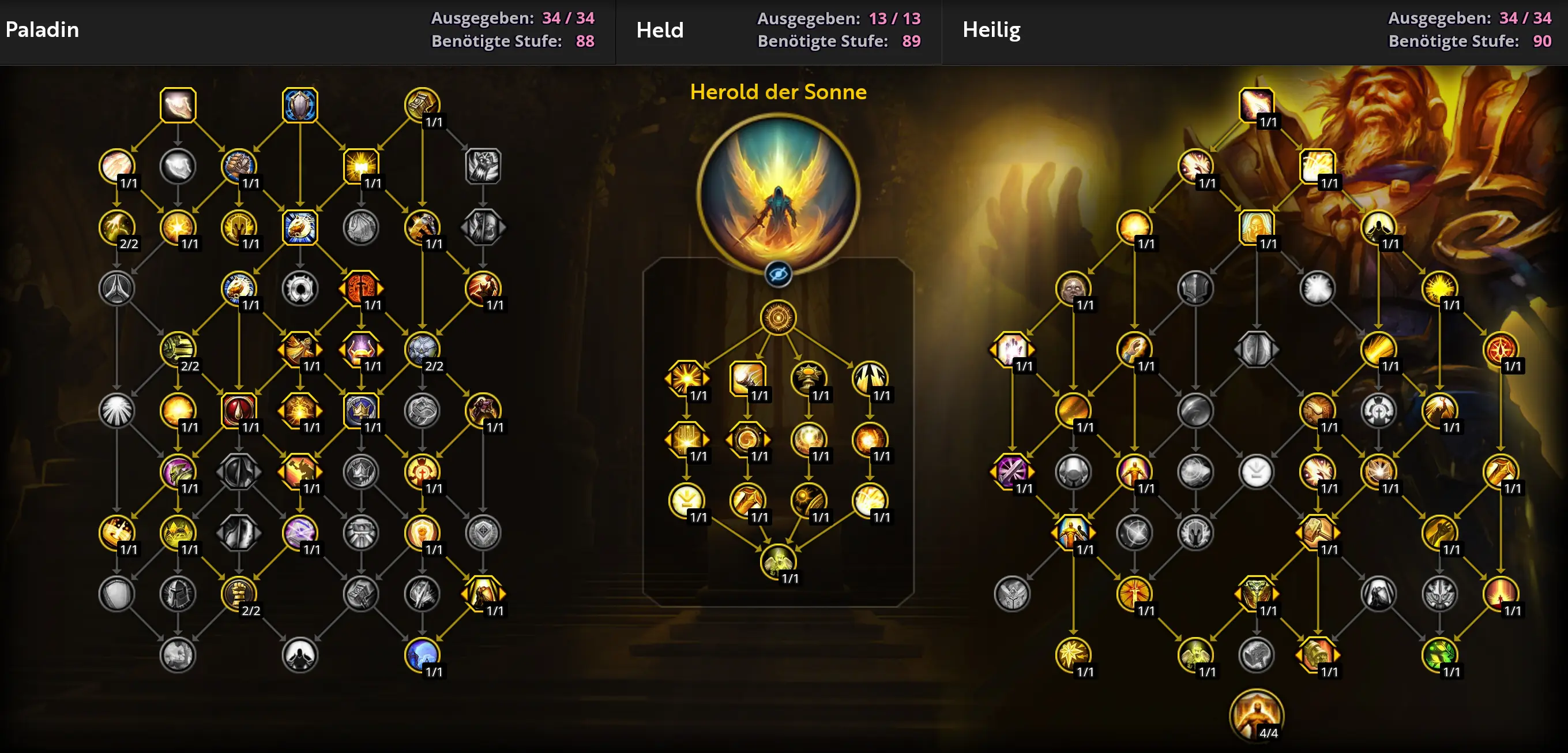Choose the Hammer of Wrath node top-right of class tree

[422, 104]
